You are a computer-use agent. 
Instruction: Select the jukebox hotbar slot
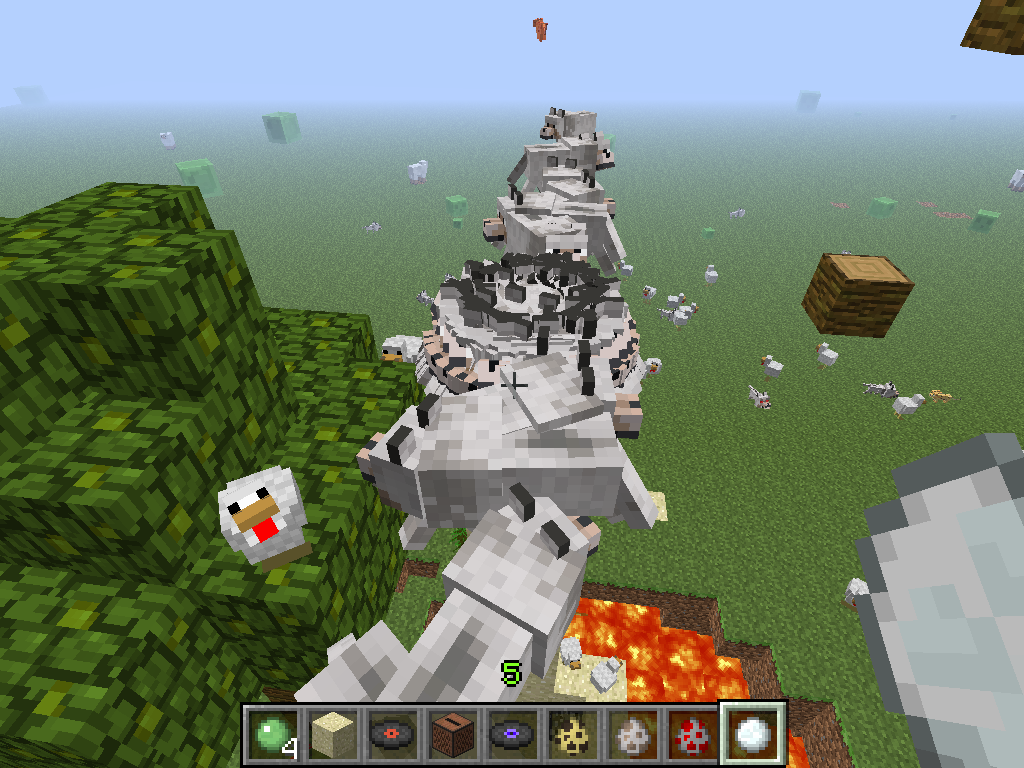(450, 732)
